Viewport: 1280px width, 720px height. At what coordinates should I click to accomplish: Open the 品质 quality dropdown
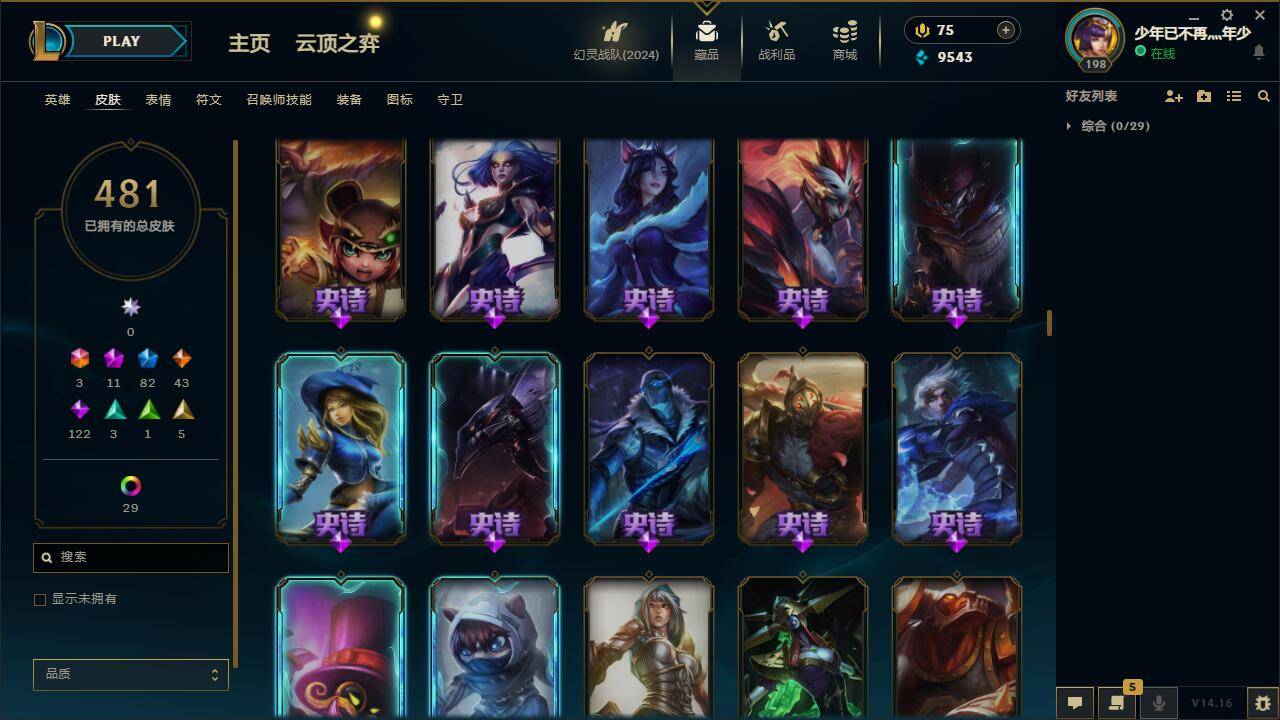[130, 675]
